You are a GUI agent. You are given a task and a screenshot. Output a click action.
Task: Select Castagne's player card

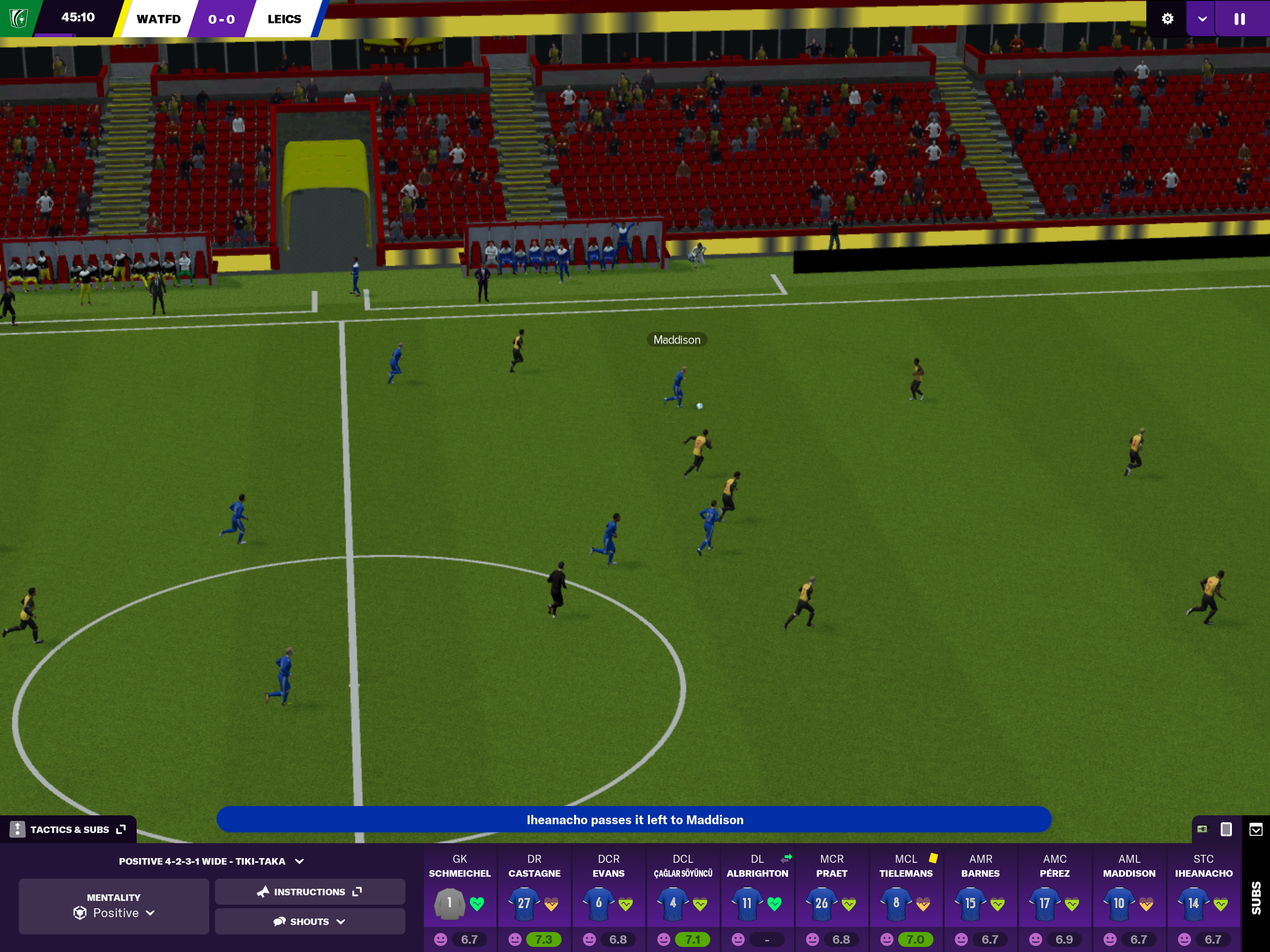(x=534, y=899)
